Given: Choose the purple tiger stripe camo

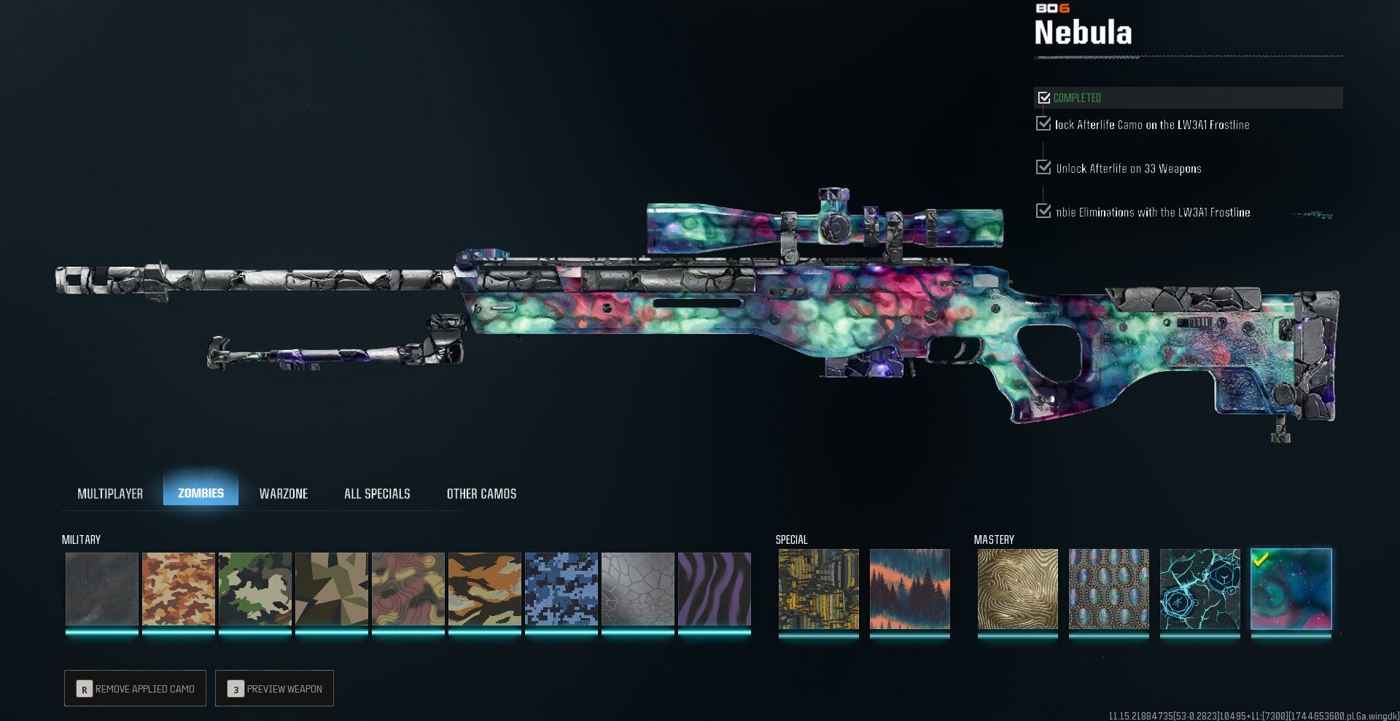Looking at the screenshot, I should pos(714,590).
